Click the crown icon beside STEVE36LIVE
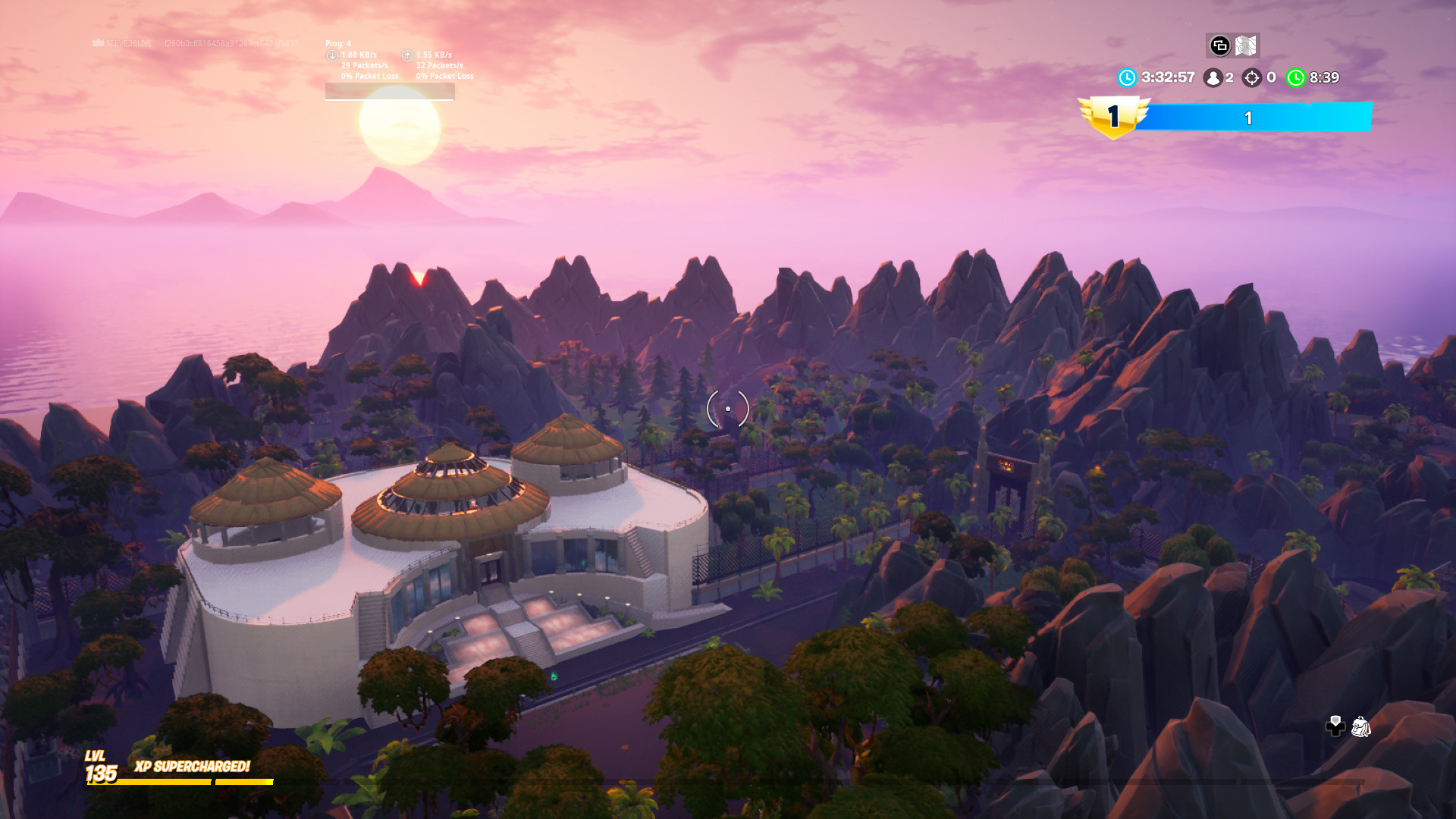This screenshot has width=1456, height=819. point(99,42)
